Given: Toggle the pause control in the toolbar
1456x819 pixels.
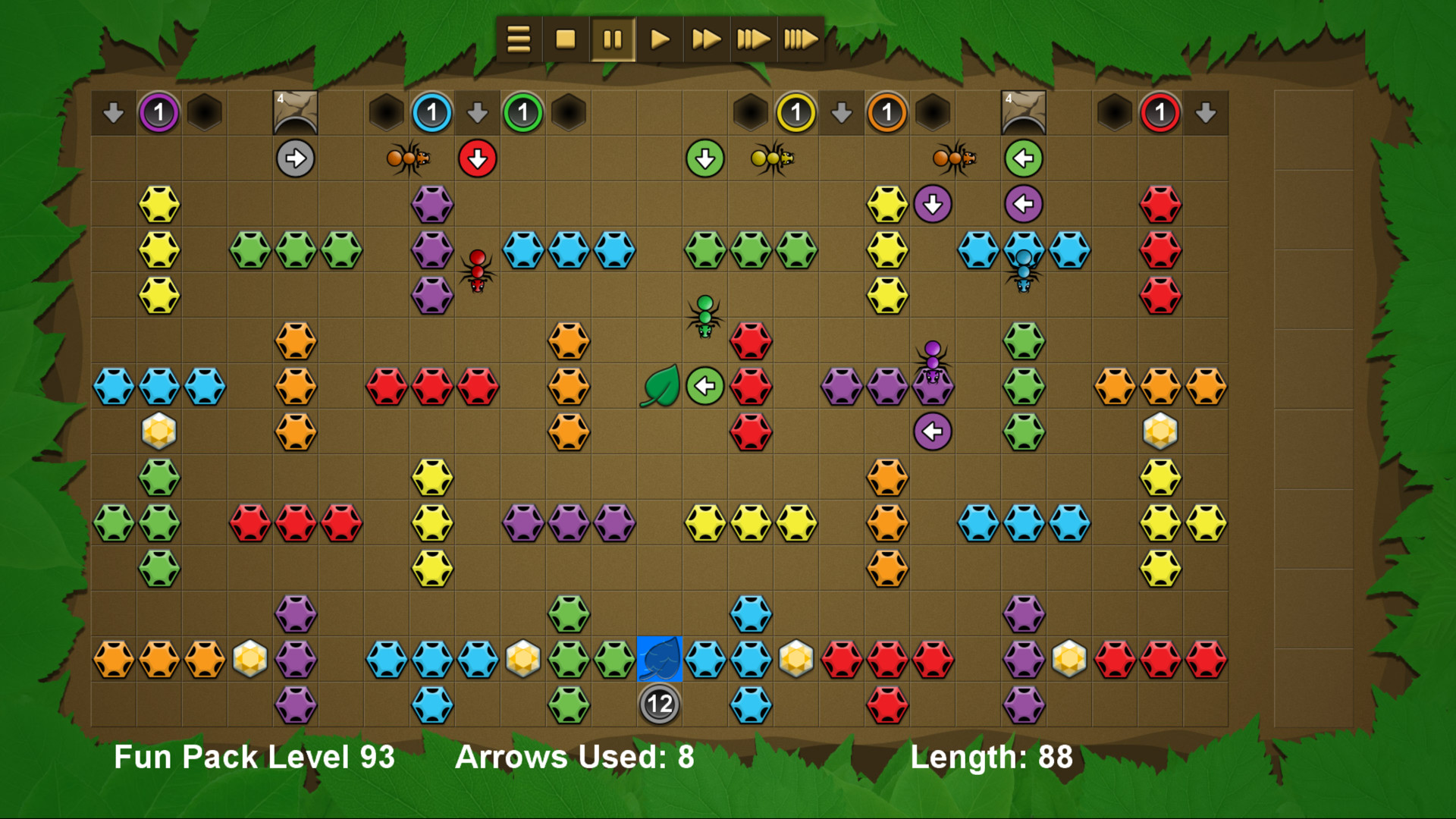Looking at the screenshot, I should 612,39.
